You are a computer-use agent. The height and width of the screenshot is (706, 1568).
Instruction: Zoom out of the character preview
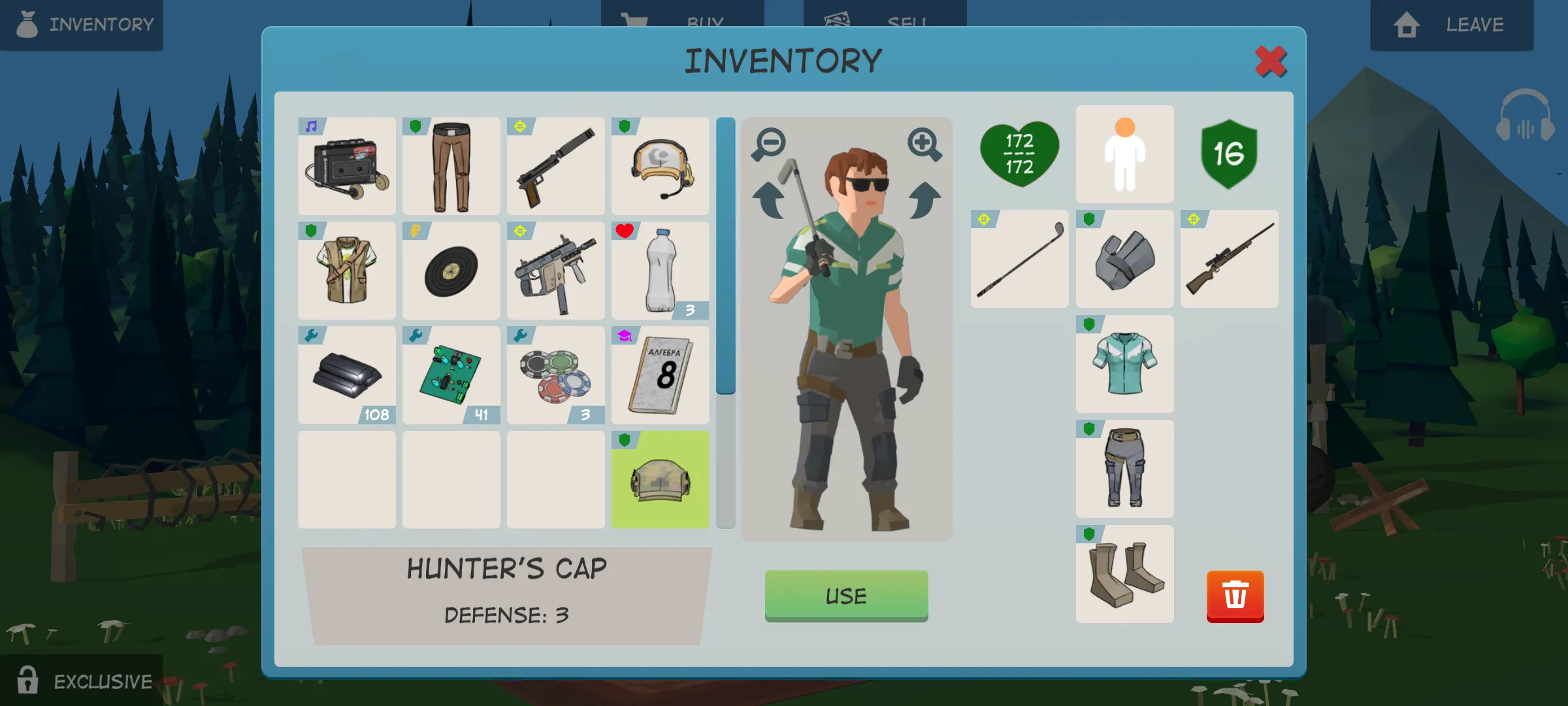pyautogui.click(x=769, y=144)
